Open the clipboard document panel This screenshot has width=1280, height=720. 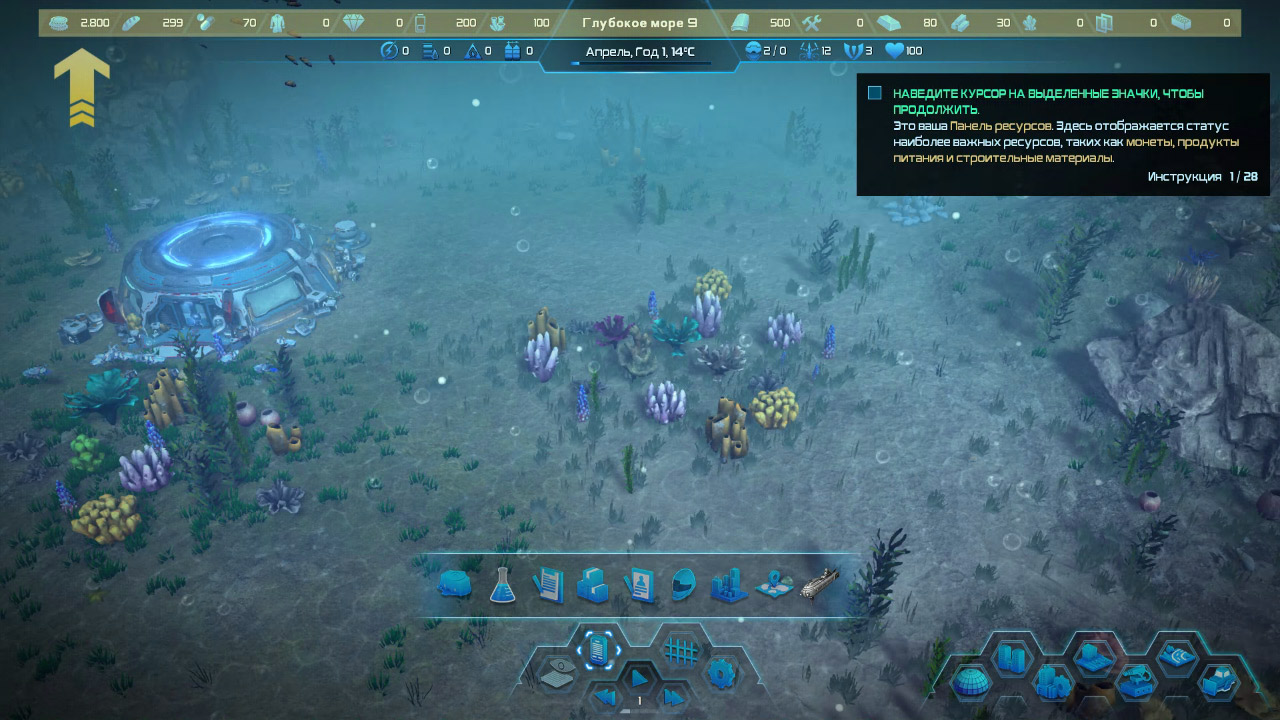(x=549, y=585)
